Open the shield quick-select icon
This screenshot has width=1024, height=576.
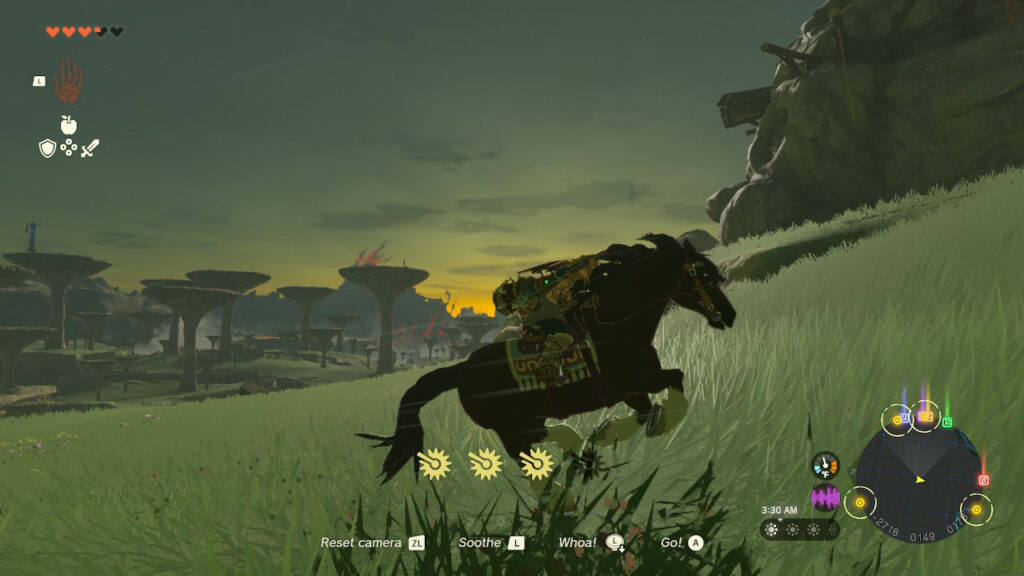[x=47, y=148]
